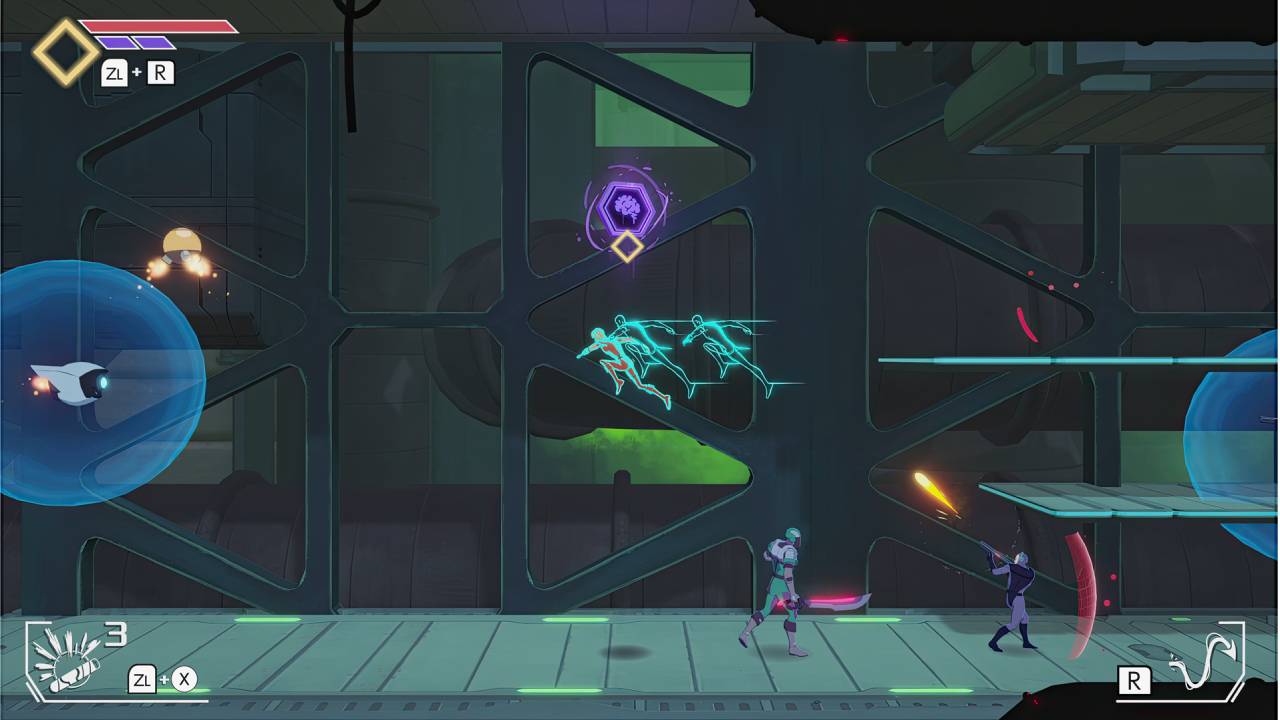Expand the R prompt at the bottom right
Screen dimensions: 1280x720
tap(1136, 679)
